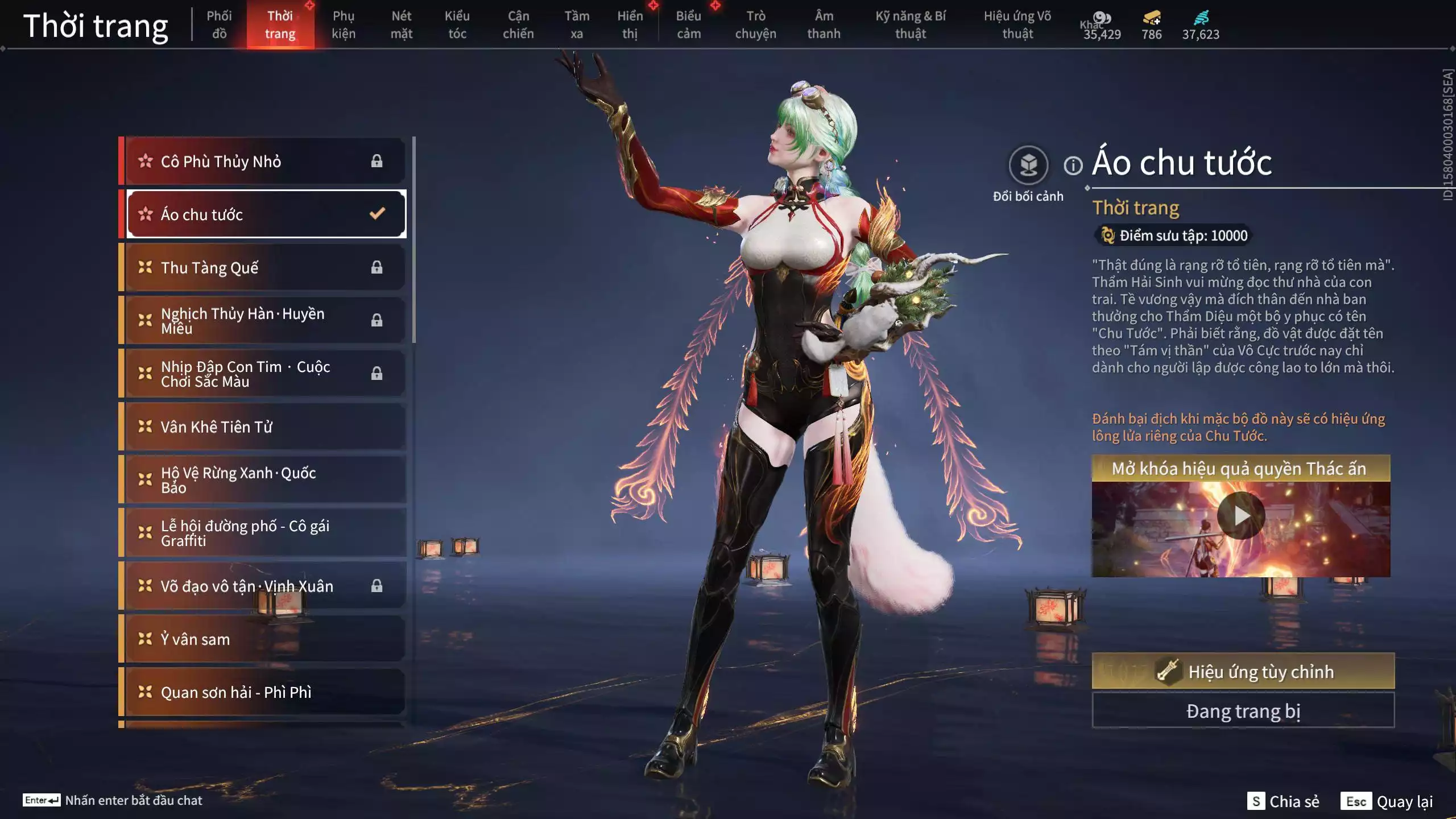Open Hiệu ứng tùy chỉnh custom effects
Screen dimensions: 1456x819
[1243, 672]
